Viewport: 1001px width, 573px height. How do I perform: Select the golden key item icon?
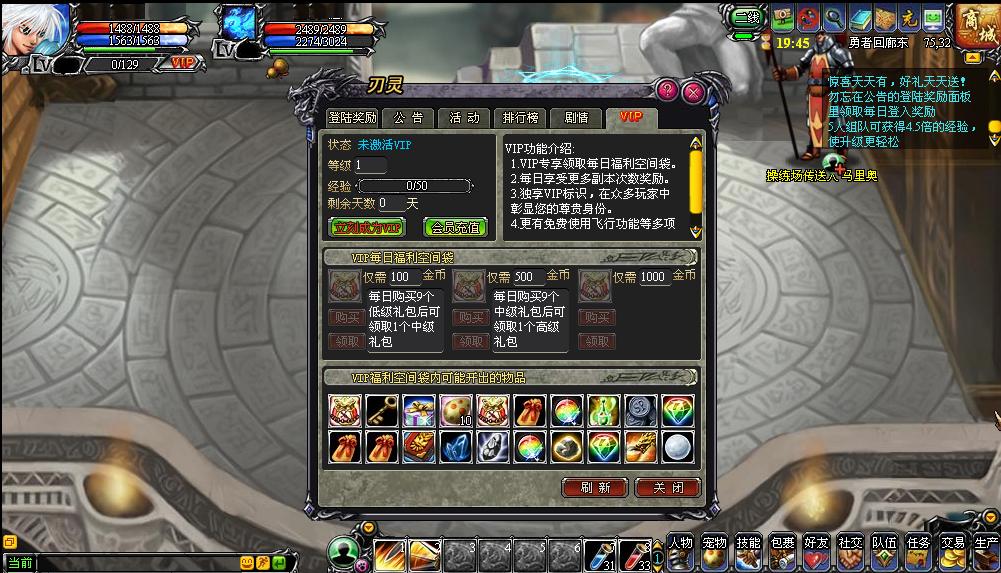pyautogui.click(x=380, y=411)
